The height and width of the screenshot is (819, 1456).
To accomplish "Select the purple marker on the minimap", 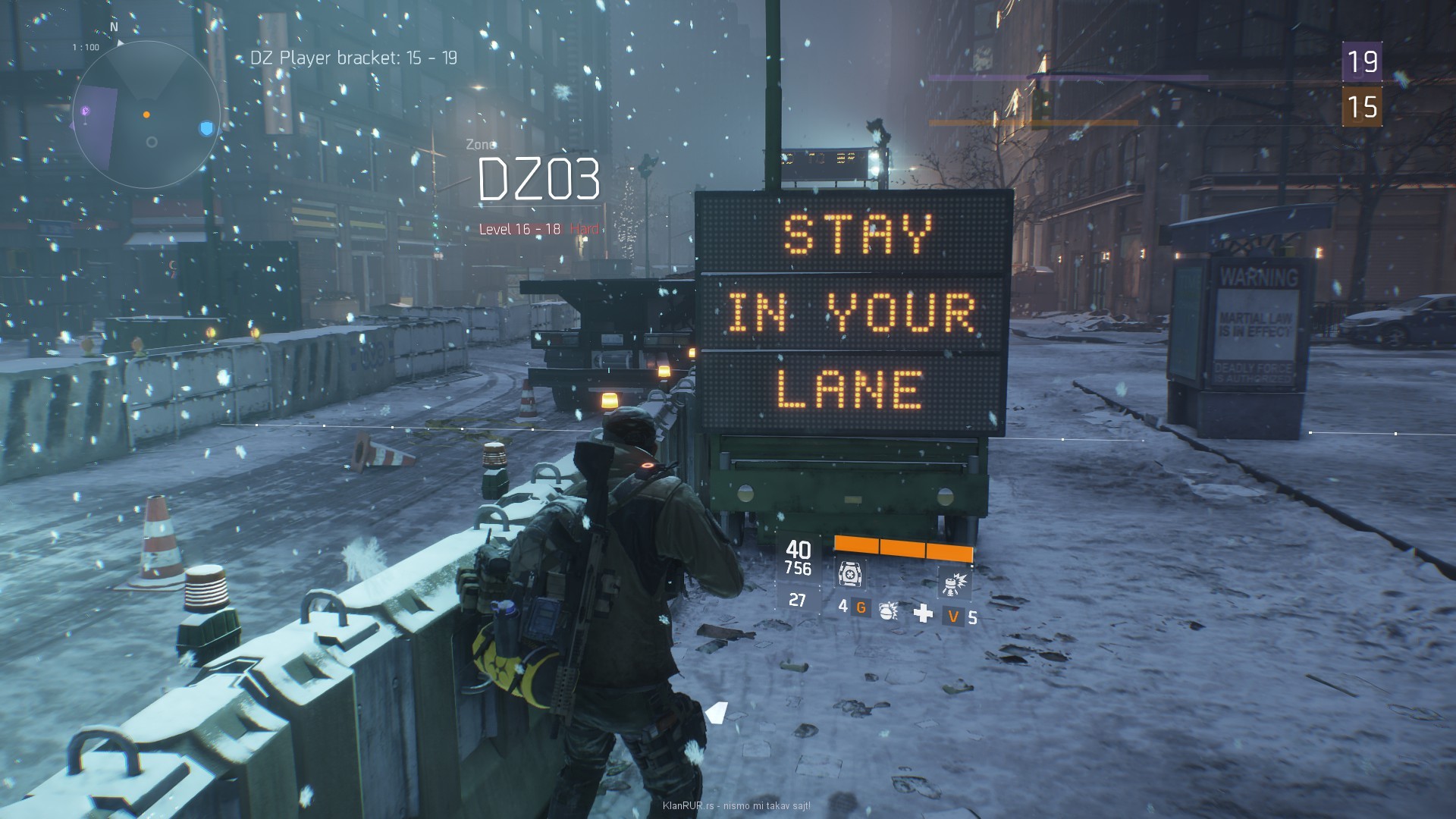I will click(x=86, y=111).
